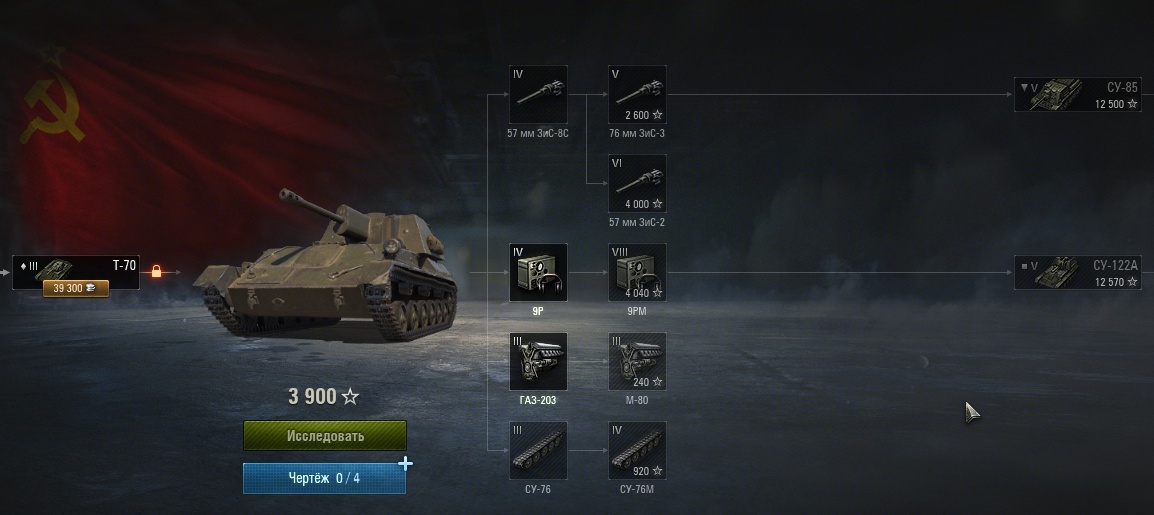The height and width of the screenshot is (515, 1154).
Task: Pick the М-80 engine module
Action: [x=637, y=361]
